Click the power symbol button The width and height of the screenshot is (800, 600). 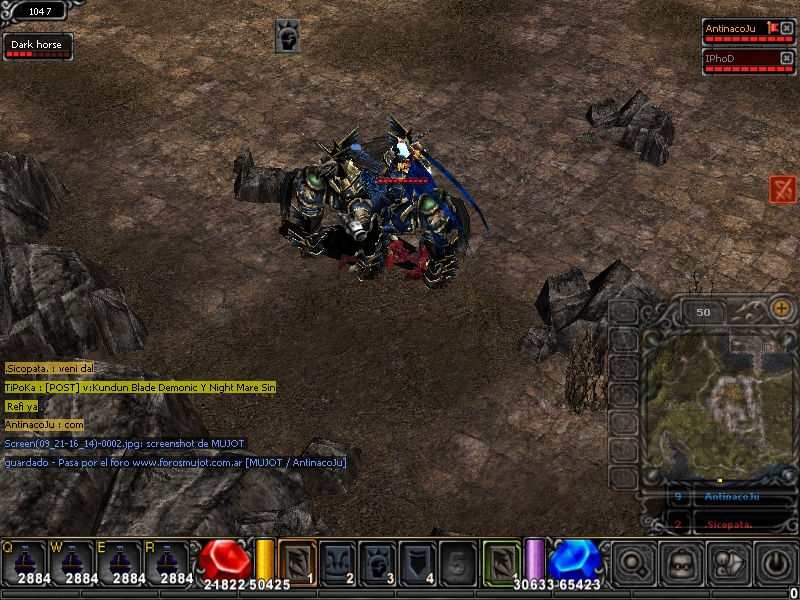776,564
